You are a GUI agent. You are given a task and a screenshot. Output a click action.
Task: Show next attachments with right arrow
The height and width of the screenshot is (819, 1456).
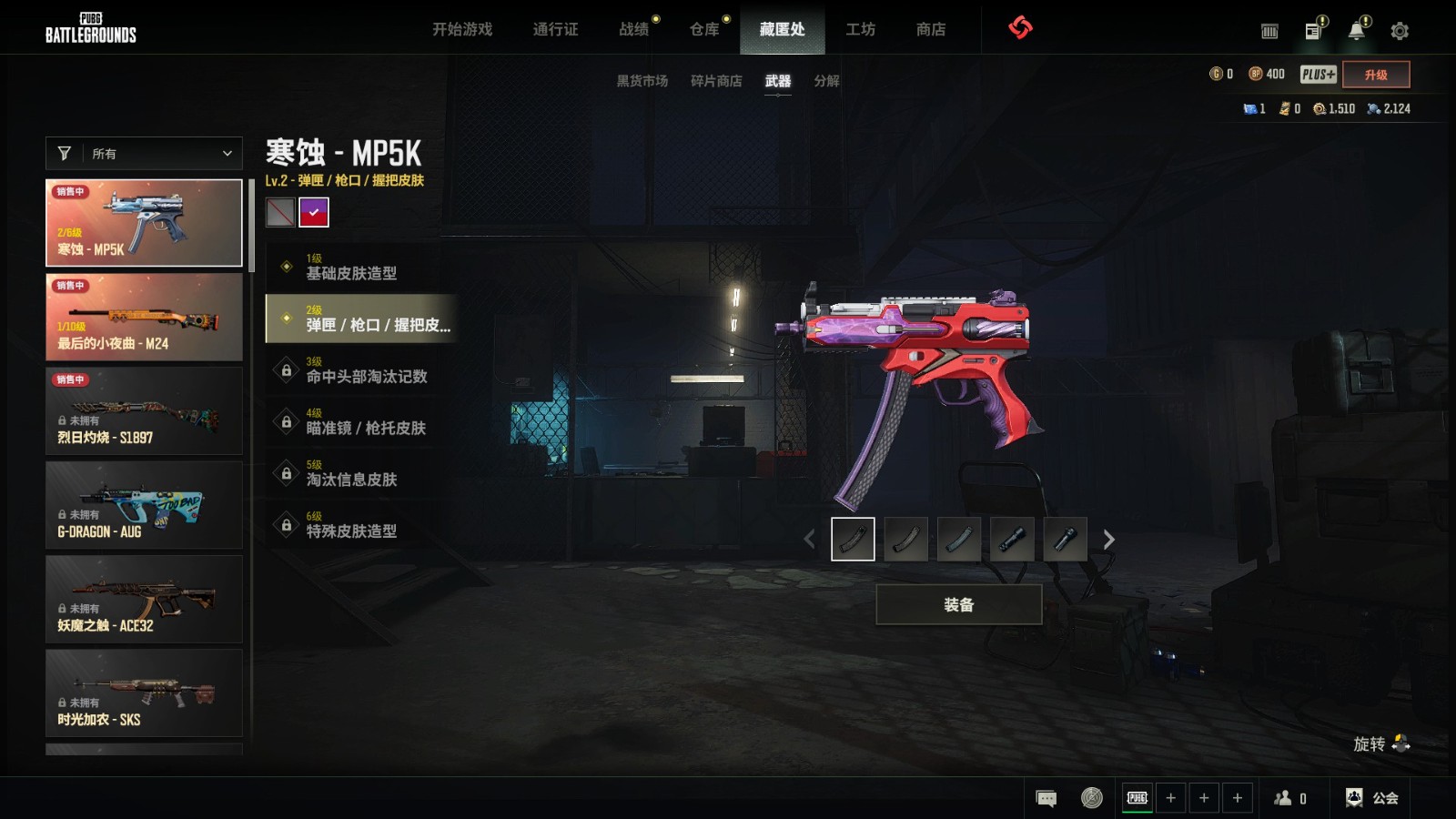pos(1108,540)
